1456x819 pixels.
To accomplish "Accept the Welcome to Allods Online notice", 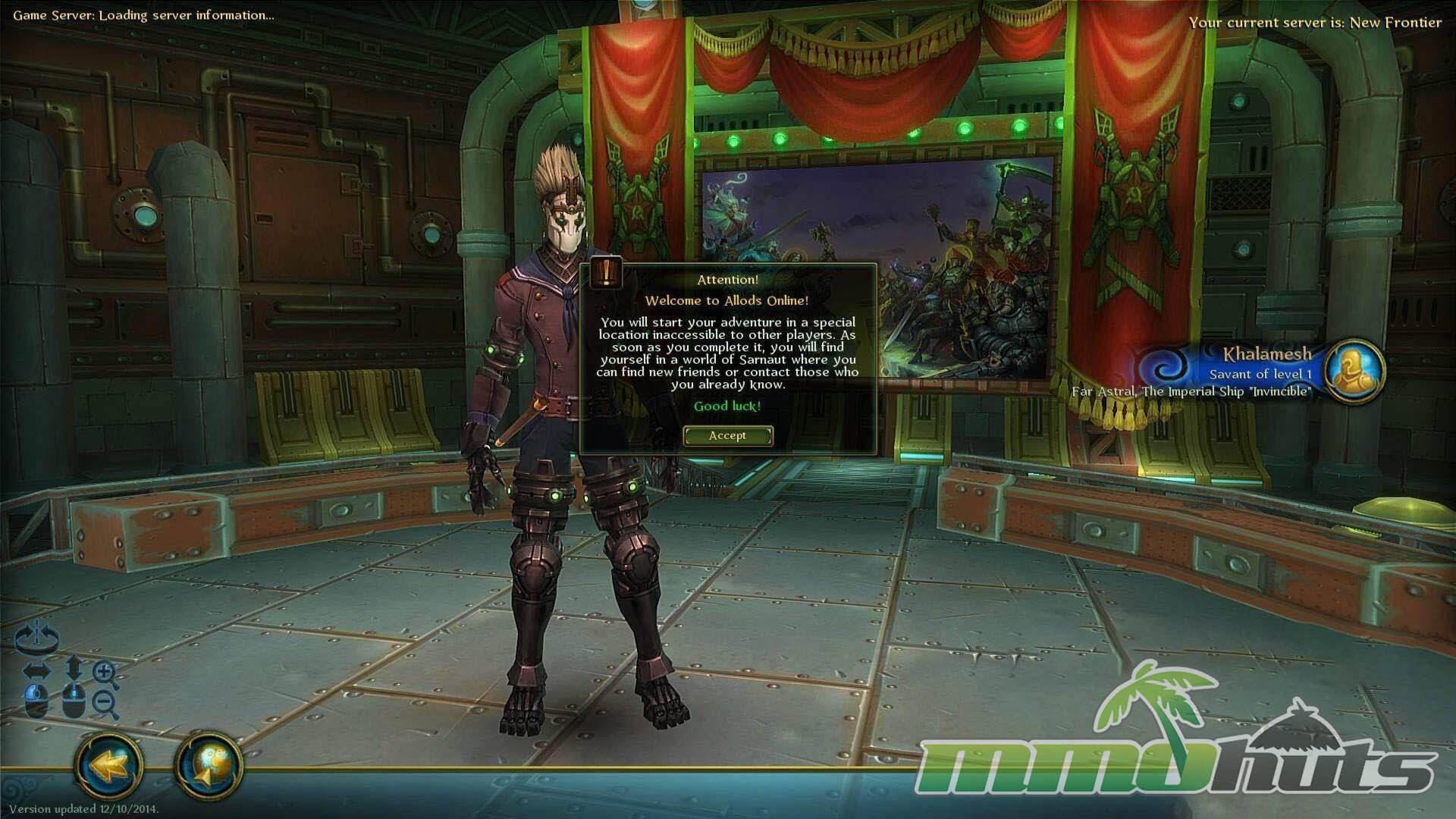I will [x=727, y=435].
